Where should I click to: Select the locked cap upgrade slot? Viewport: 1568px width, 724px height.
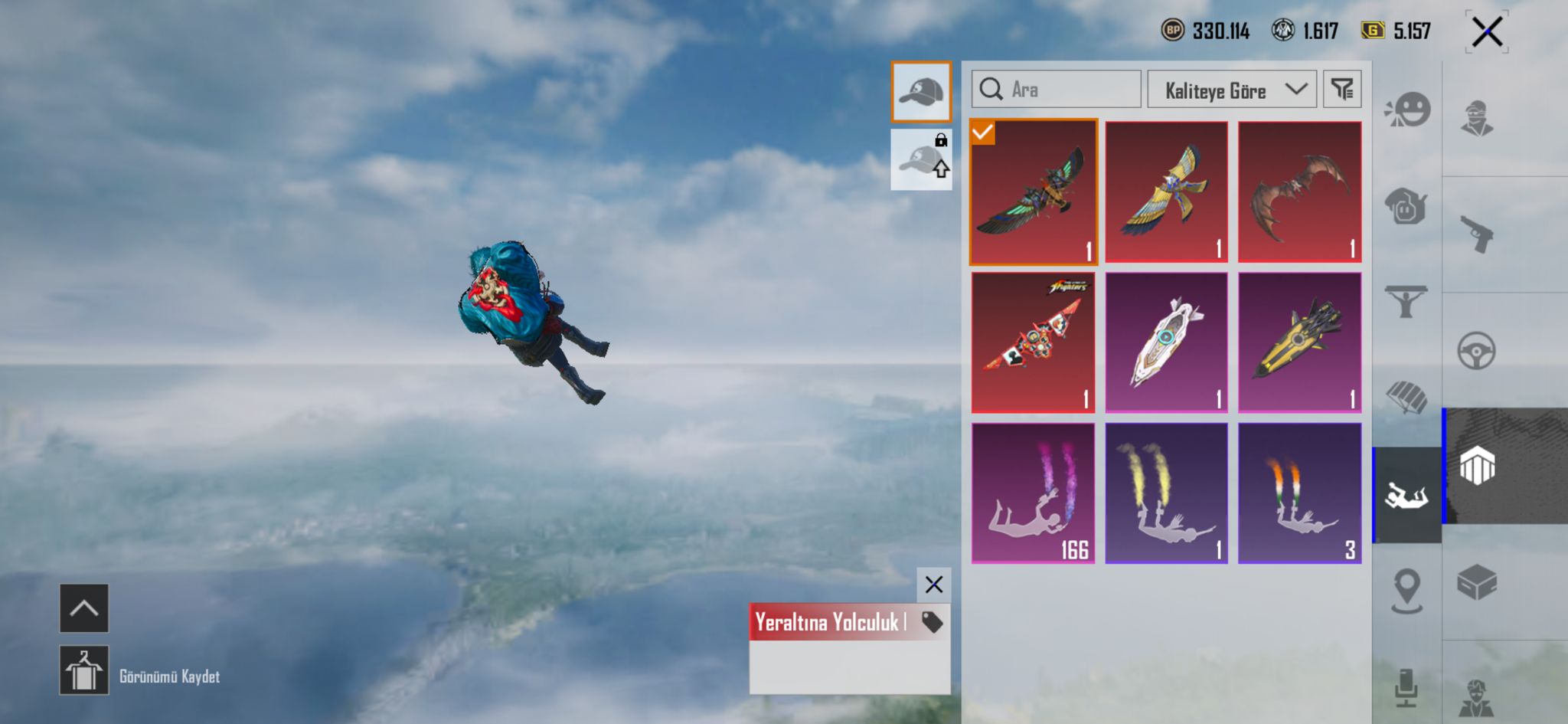(x=921, y=159)
